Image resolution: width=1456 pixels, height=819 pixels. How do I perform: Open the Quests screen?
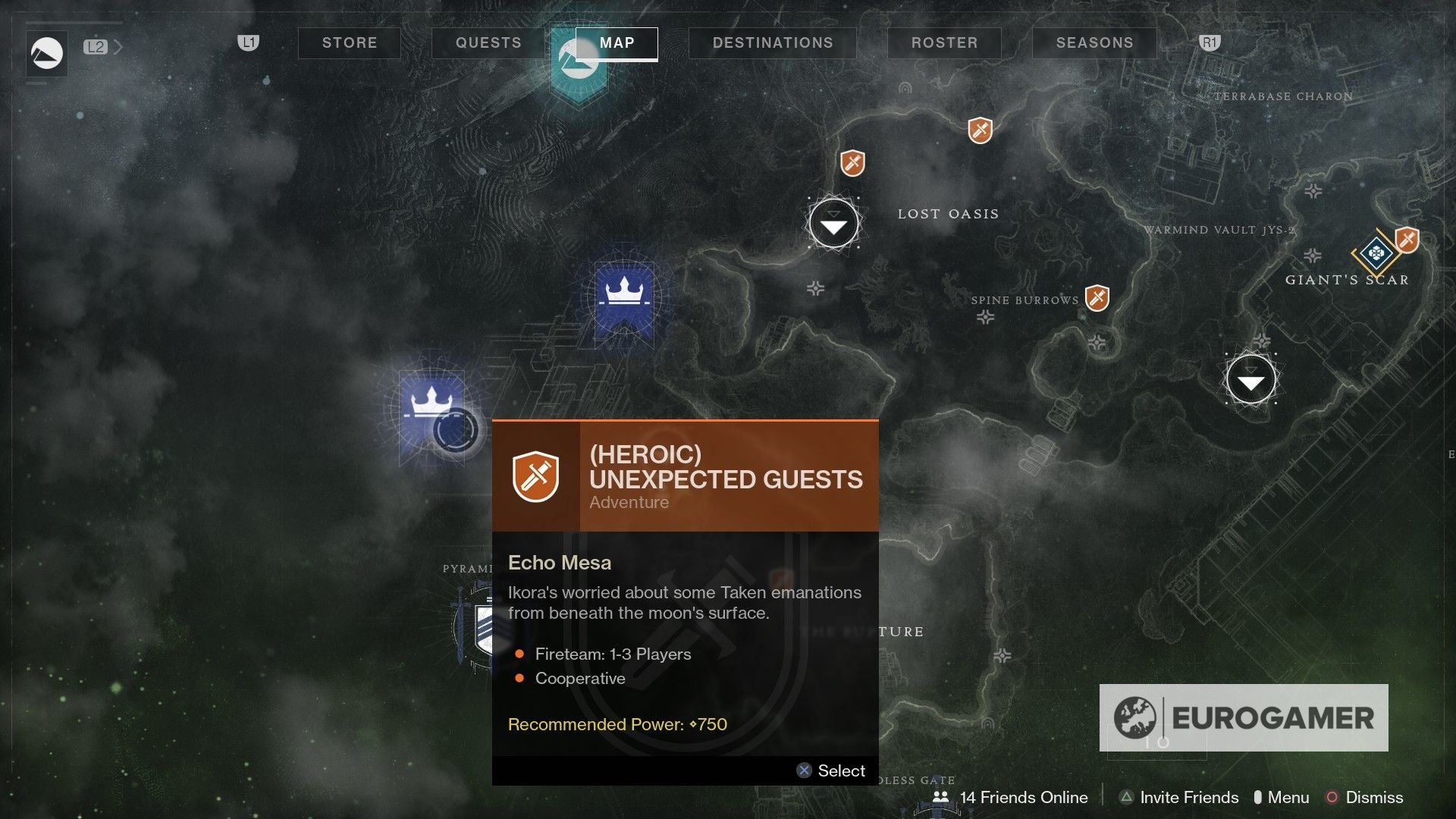pyautogui.click(x=487, y=43)
